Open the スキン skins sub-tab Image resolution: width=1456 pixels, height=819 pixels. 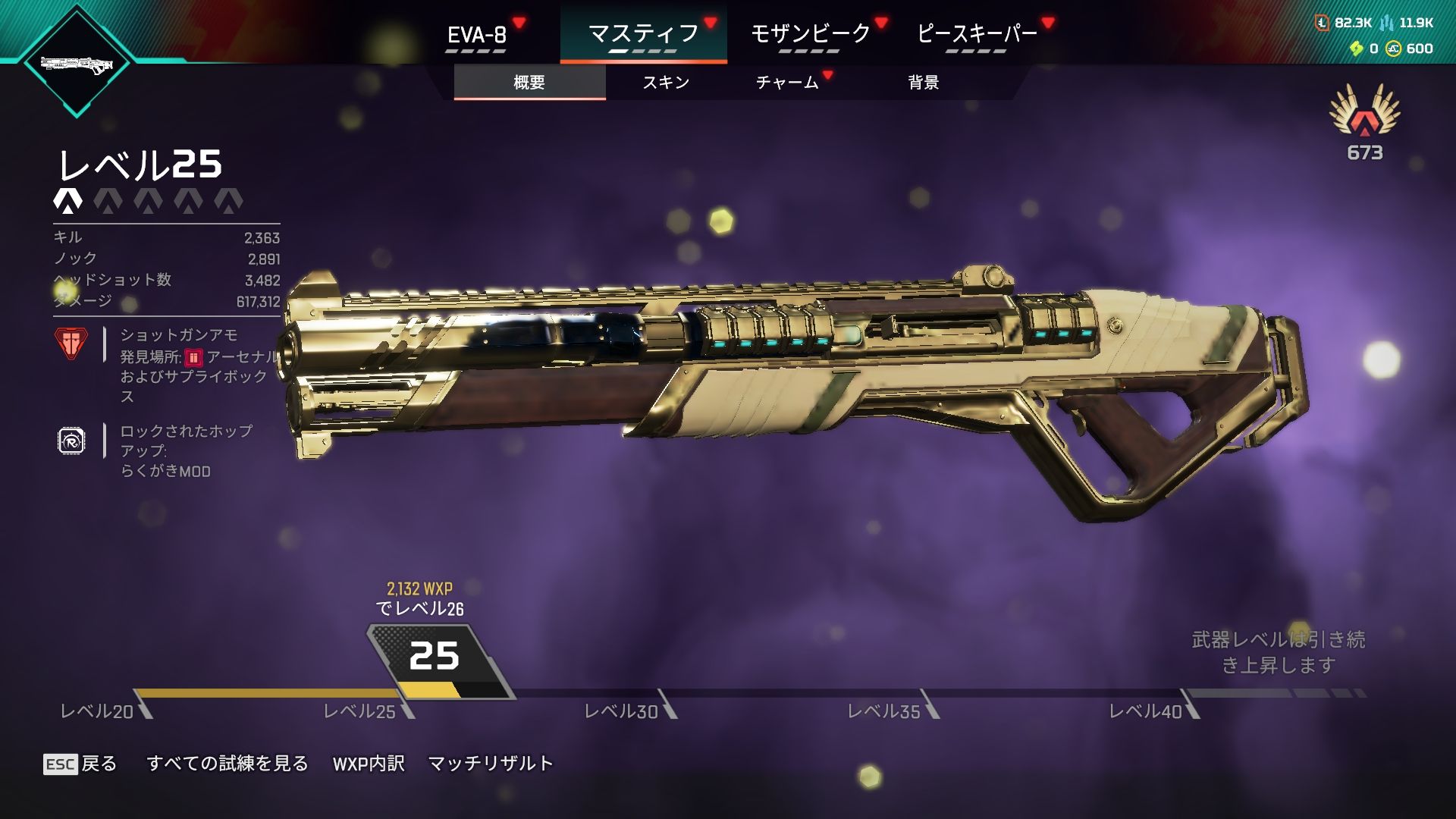click(x=666, y=82)
